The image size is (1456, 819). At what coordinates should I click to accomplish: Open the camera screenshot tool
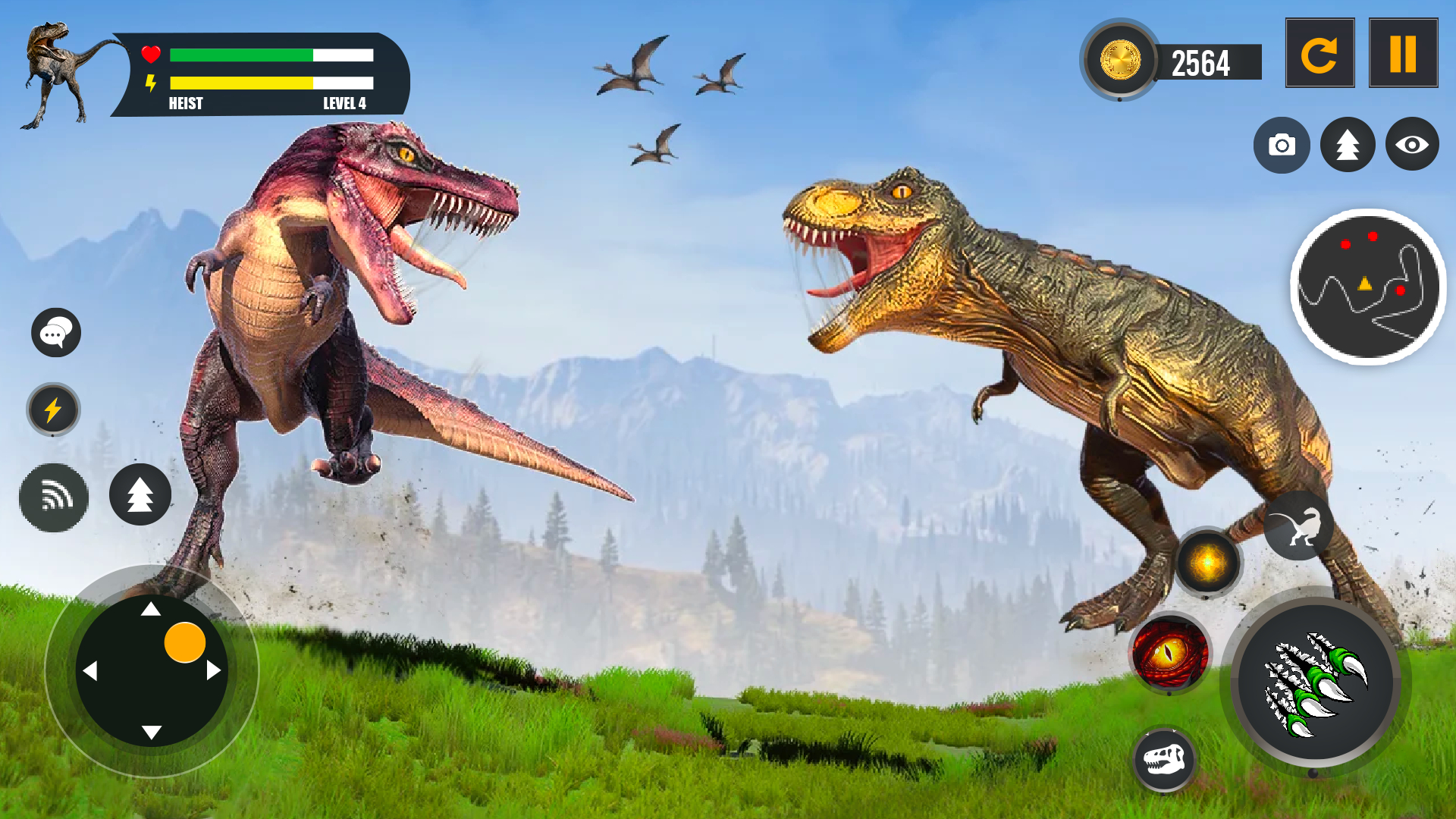1282,144
